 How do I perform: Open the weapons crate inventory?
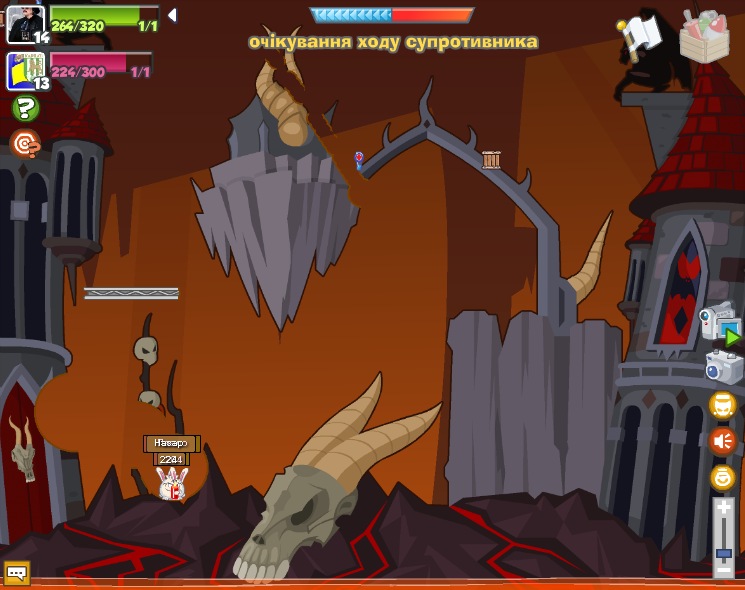704,36
